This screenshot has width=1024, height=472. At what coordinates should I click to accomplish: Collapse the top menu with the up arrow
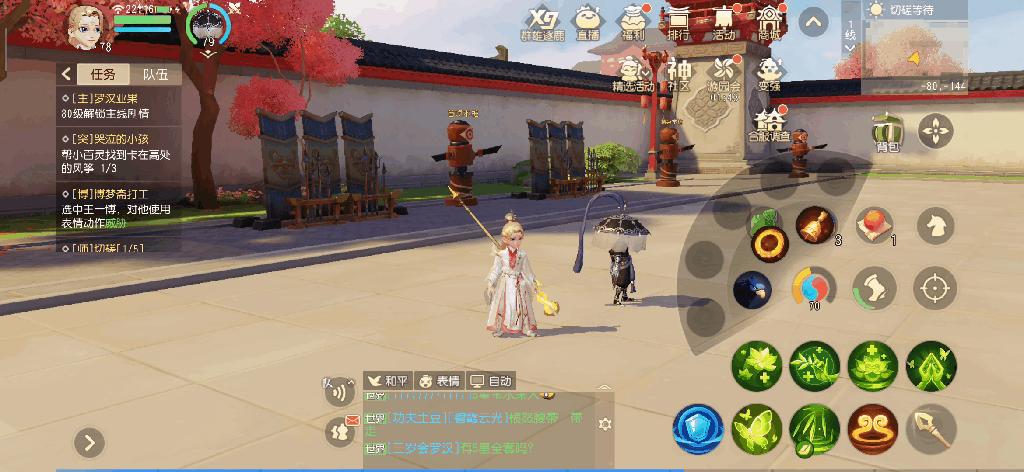(x=814, y=22)
